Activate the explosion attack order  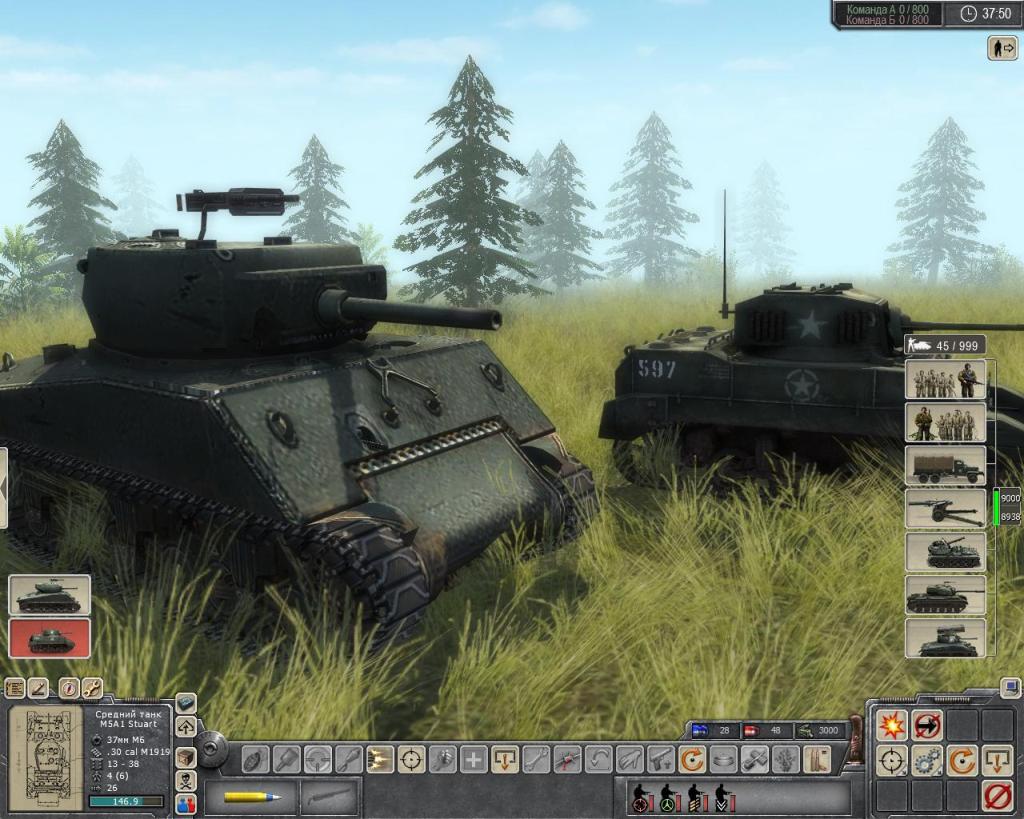(x=891, y=726)
